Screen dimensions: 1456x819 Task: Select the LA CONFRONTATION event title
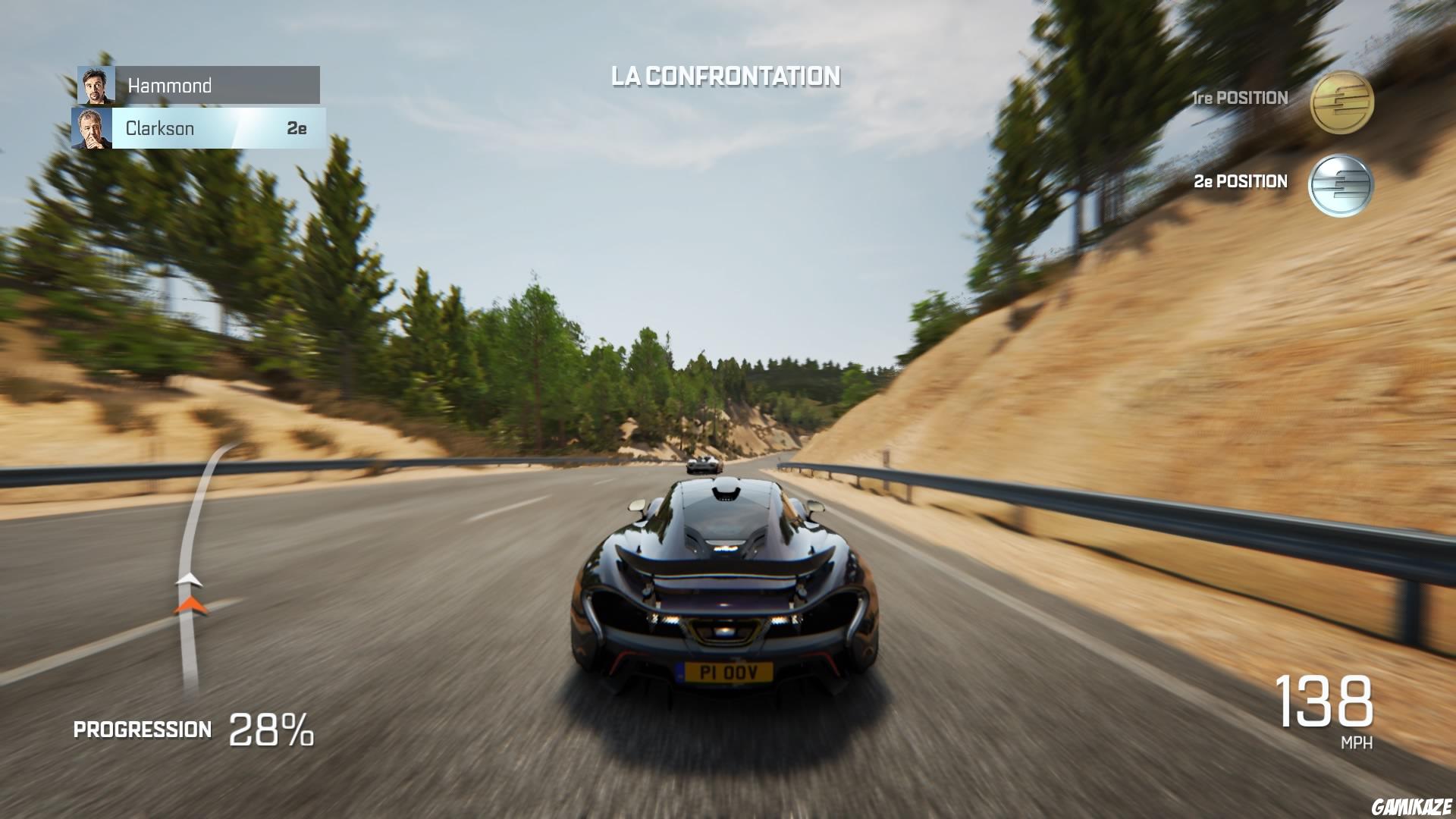(x=726, y=75)
